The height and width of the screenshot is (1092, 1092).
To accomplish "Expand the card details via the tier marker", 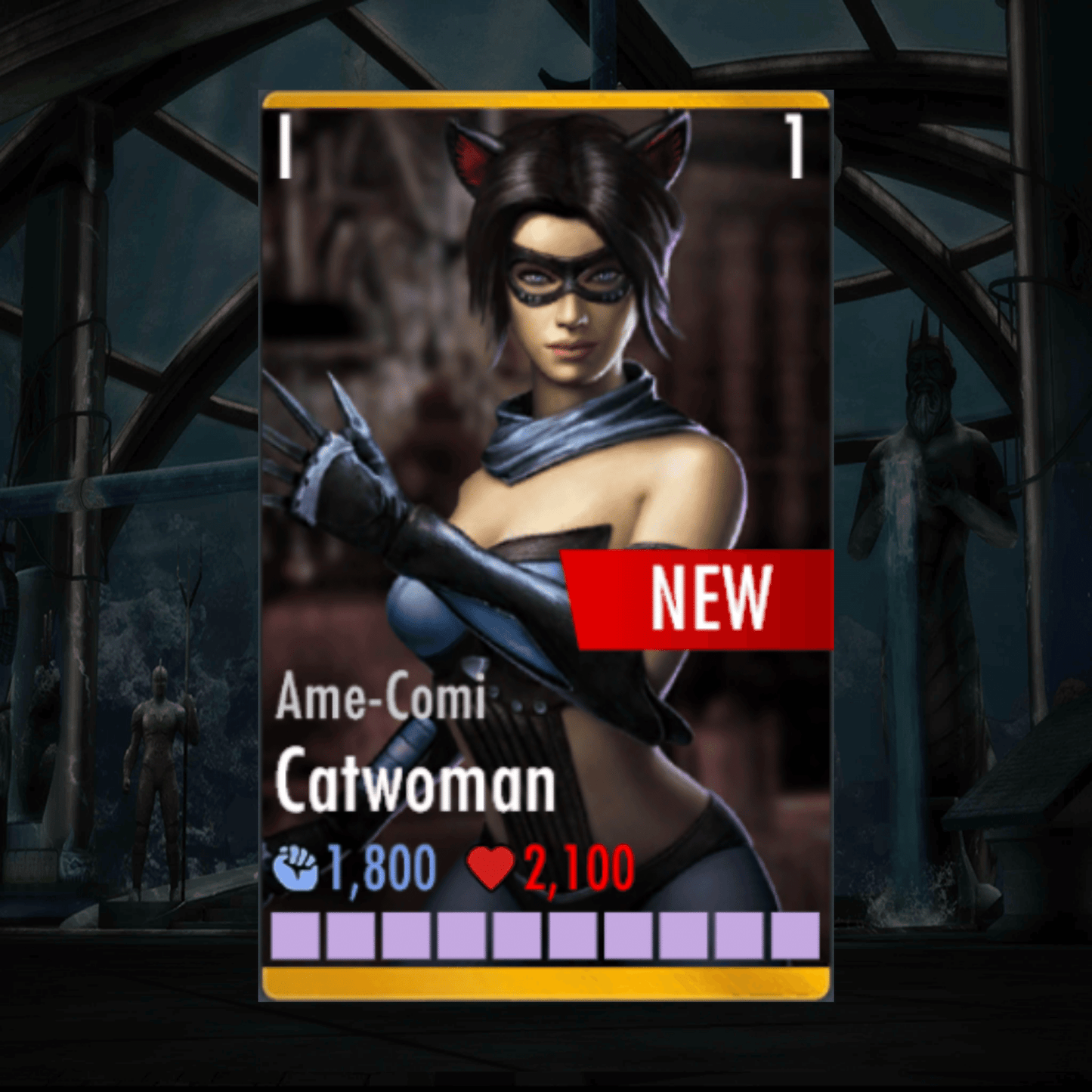I will pos(286,147).
